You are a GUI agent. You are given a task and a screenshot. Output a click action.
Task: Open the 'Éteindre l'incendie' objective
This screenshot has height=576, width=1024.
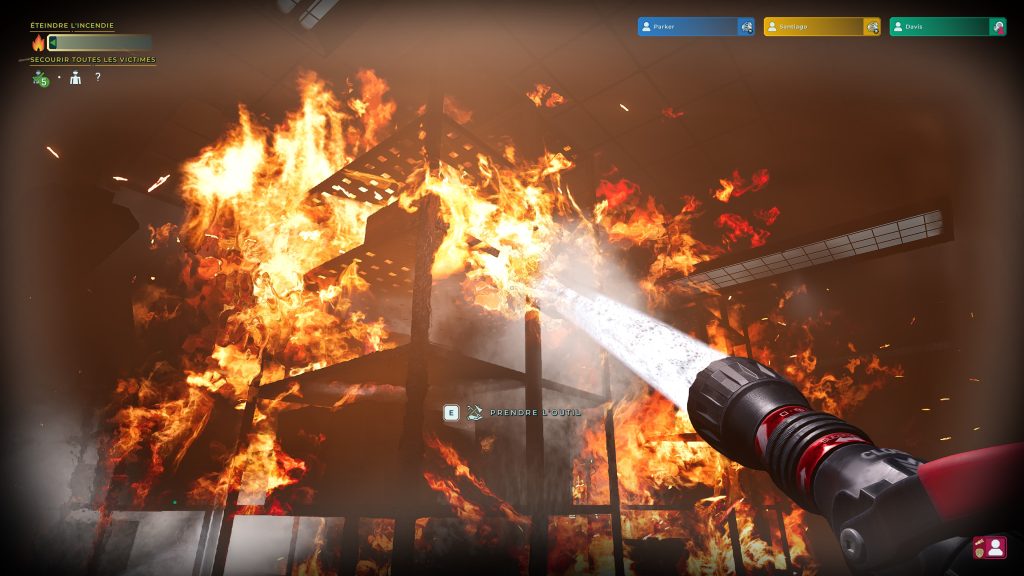click(72, 25)
